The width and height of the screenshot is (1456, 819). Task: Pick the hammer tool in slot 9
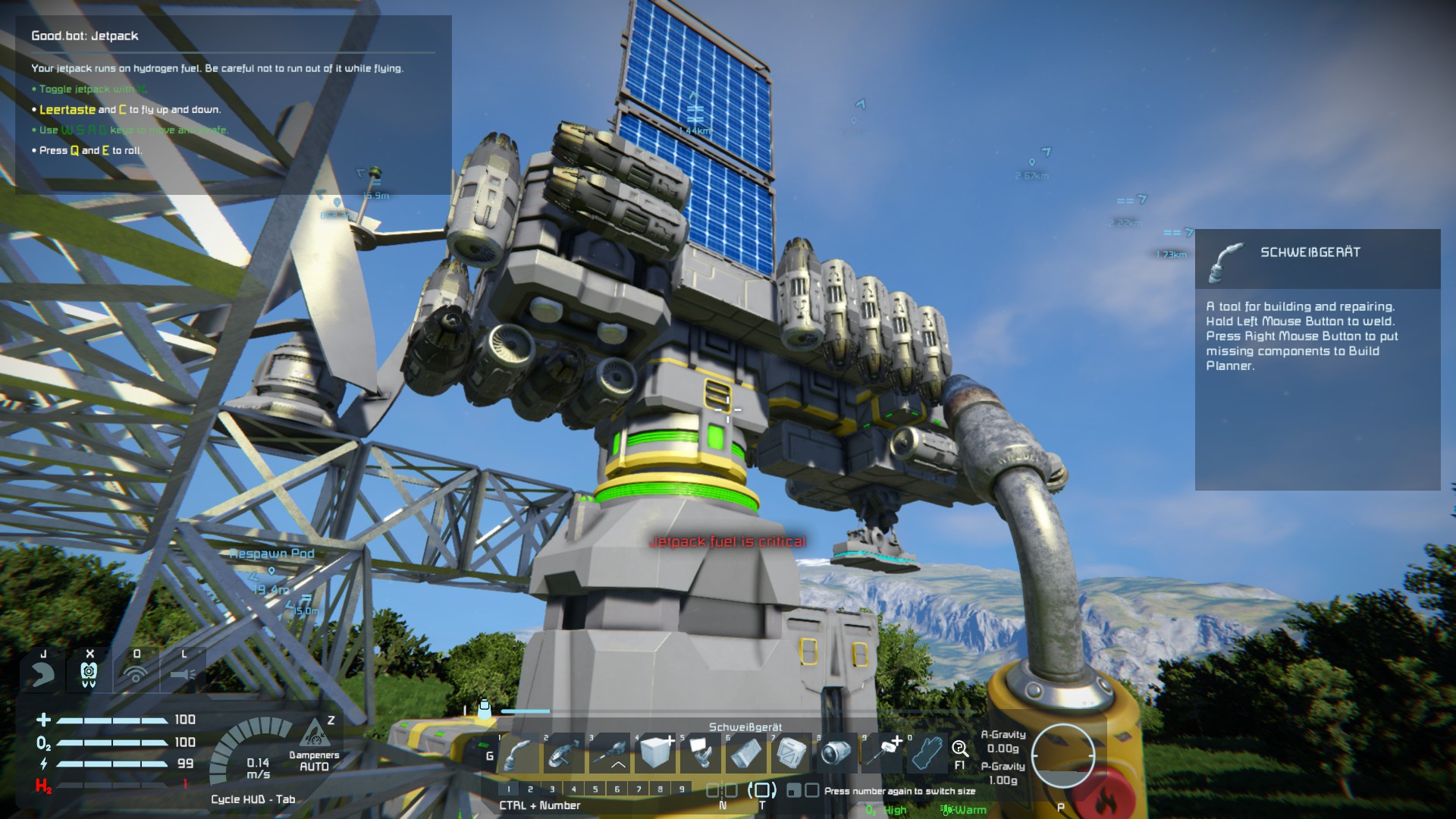(x=883, y=755)
